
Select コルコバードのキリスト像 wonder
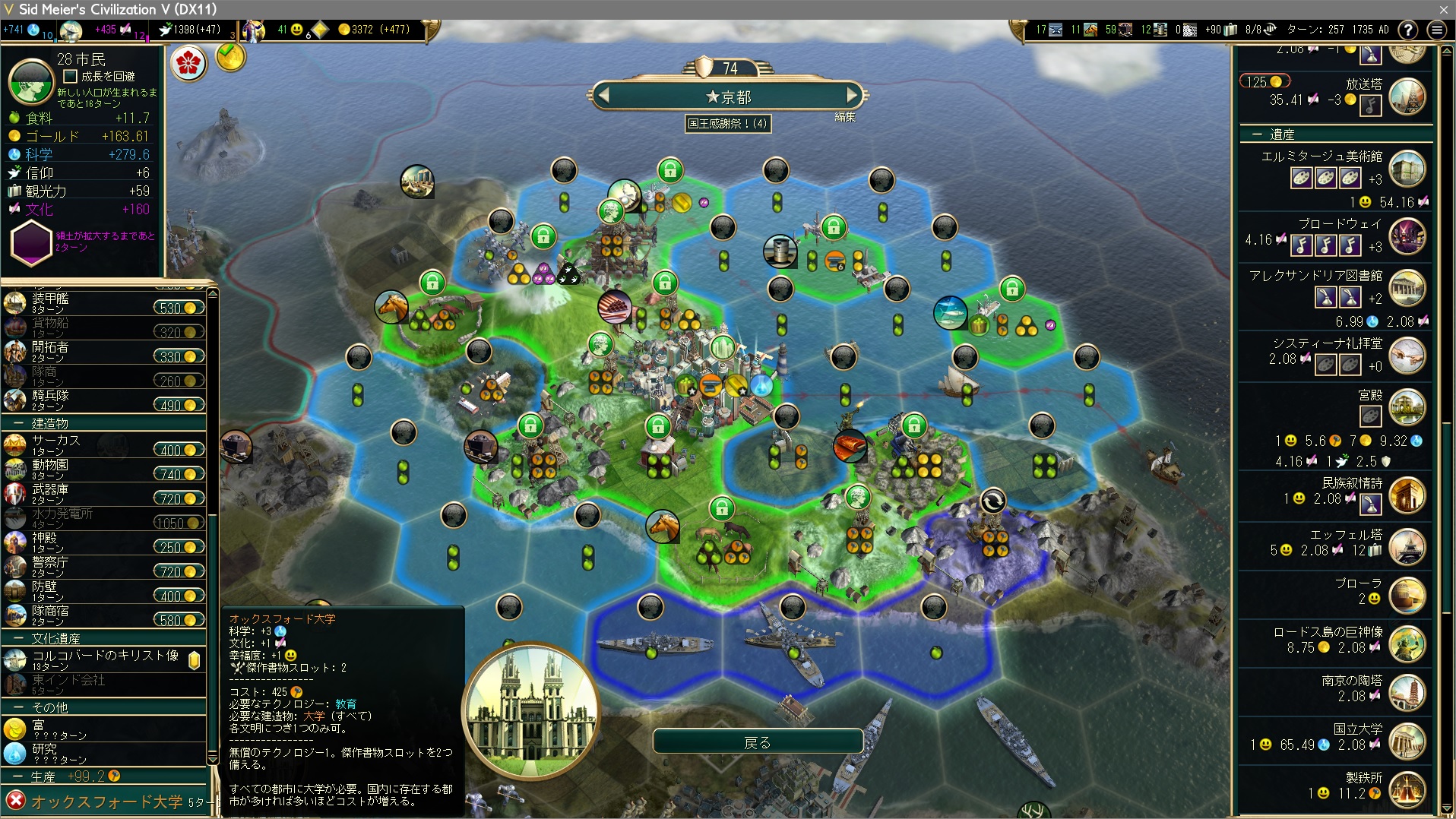point(105,659)
